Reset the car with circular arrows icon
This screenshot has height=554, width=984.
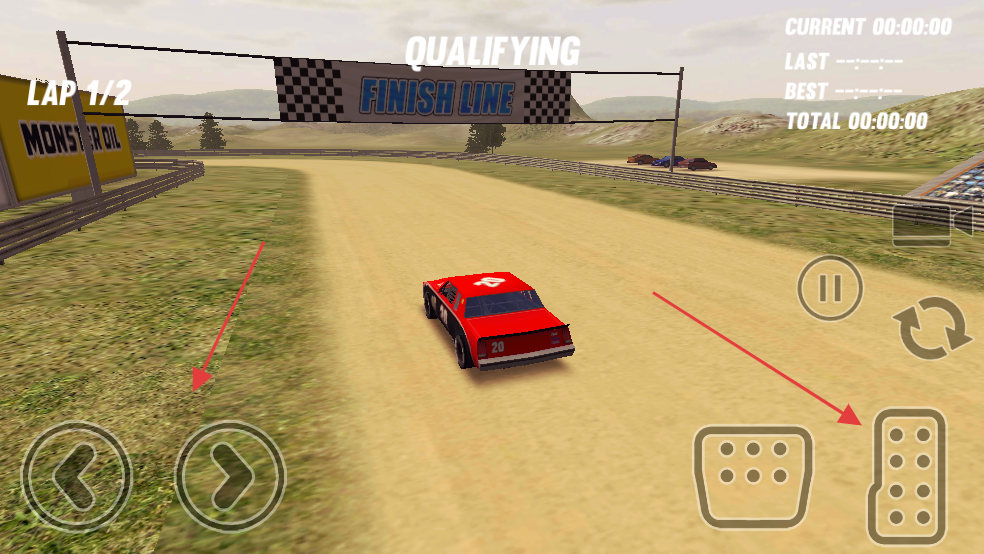click(932, 329)
